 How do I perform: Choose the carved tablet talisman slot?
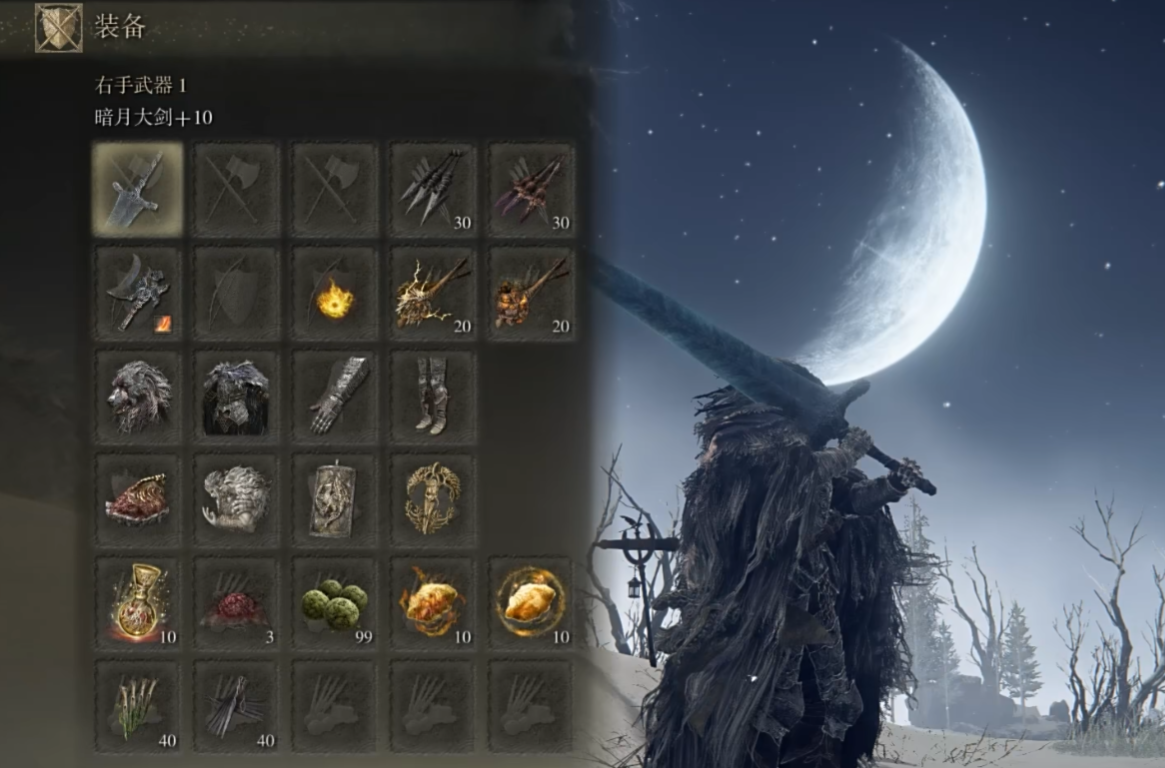click(335, 499)
